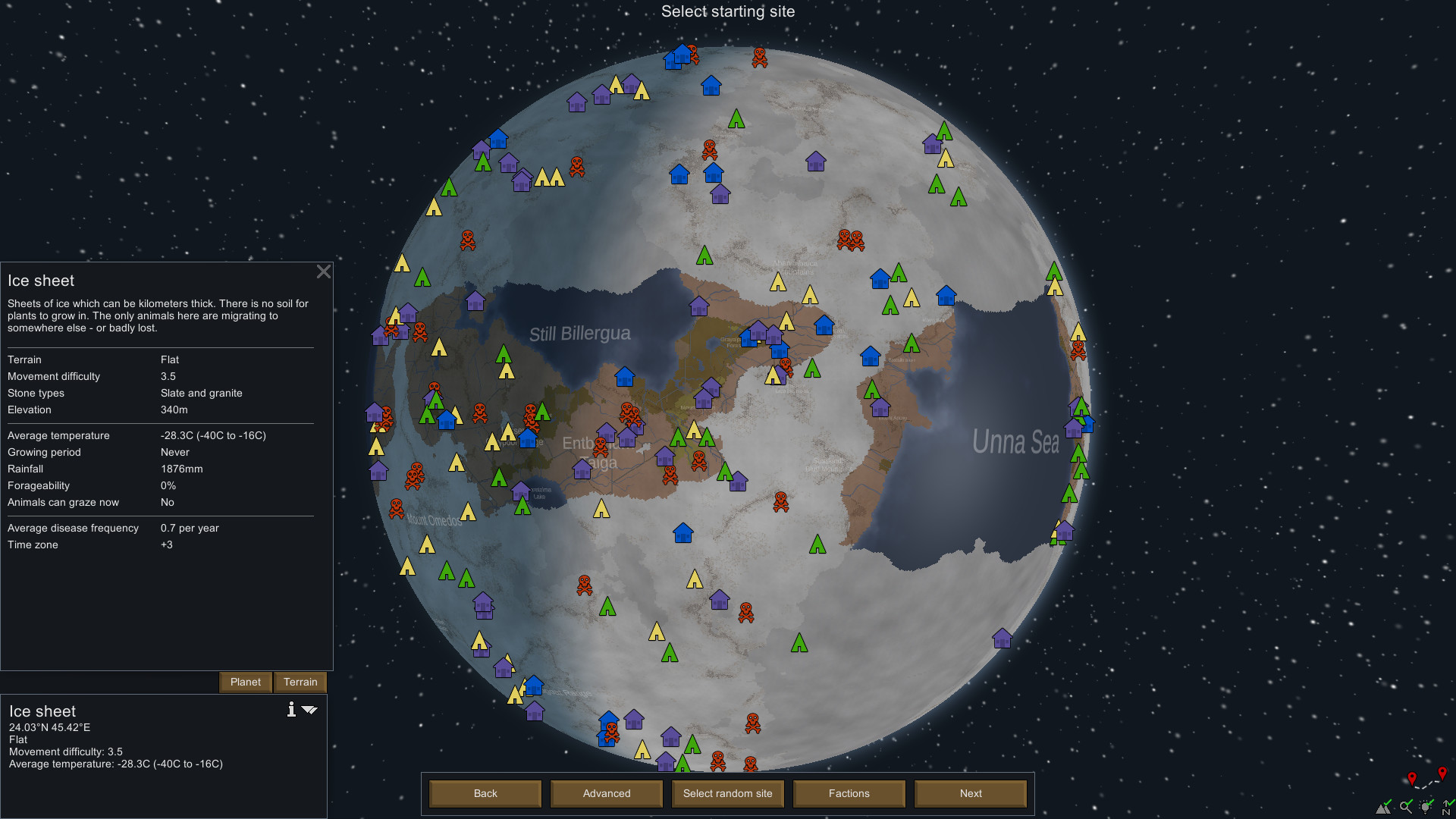This screenshot has width=1456, height=819.
Task: Close the Ice sheet description popup
Action: tap(324, 271)
